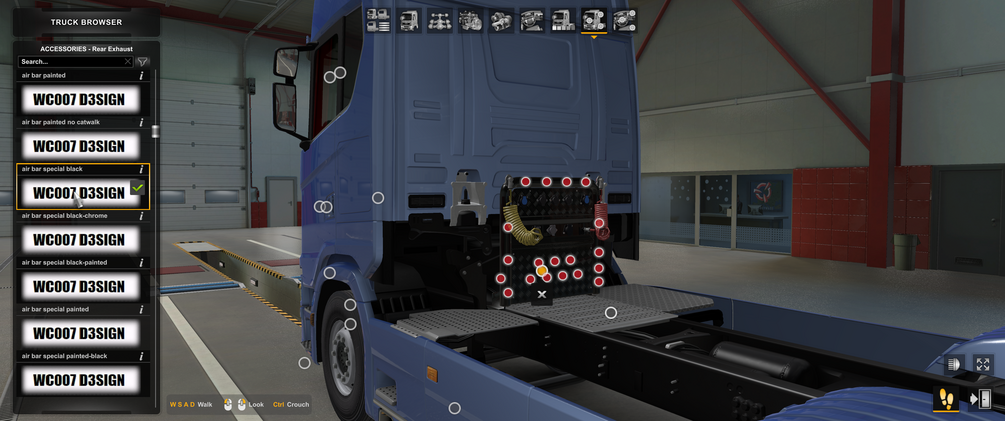Pick "air bar special painted-black" accessory
This screenshot has height=421, width=1005.
tap(79, 380)
